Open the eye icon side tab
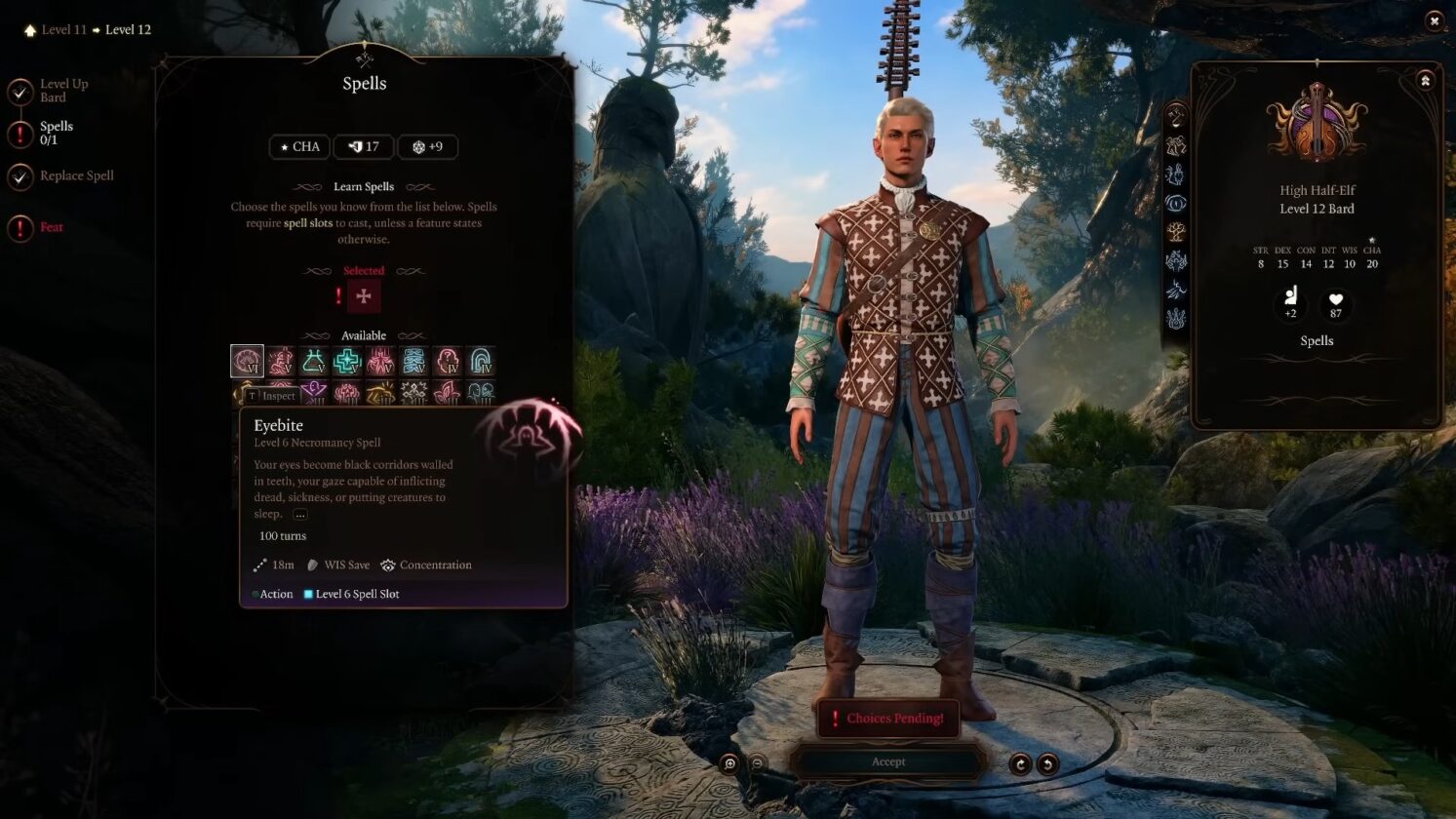Image resolution: width=1456 pixels, height=819 pixels. pos(1176,204)
